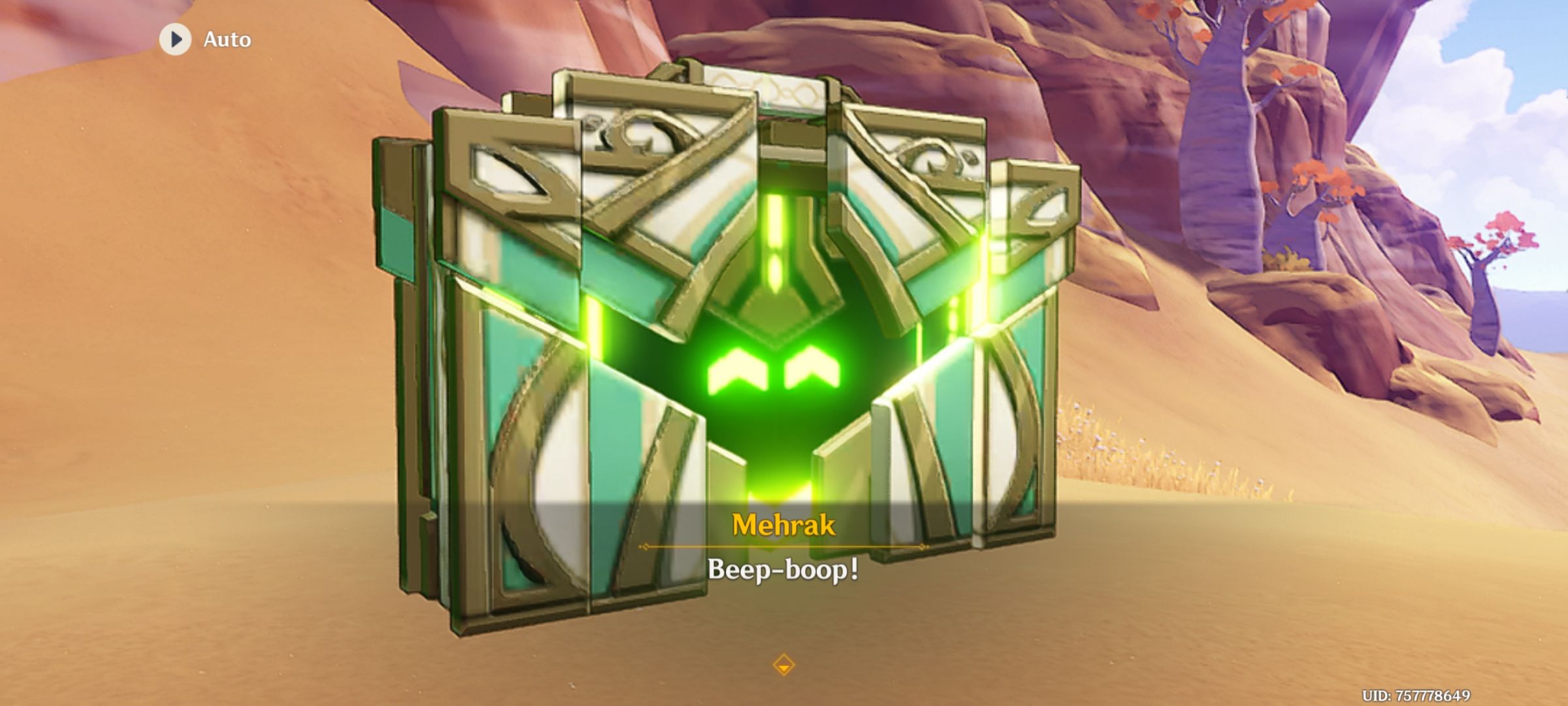The height and width of the screenshot is (706, 1568).
Task: Select the Auto label text
Action: click(x=227, y=39)
